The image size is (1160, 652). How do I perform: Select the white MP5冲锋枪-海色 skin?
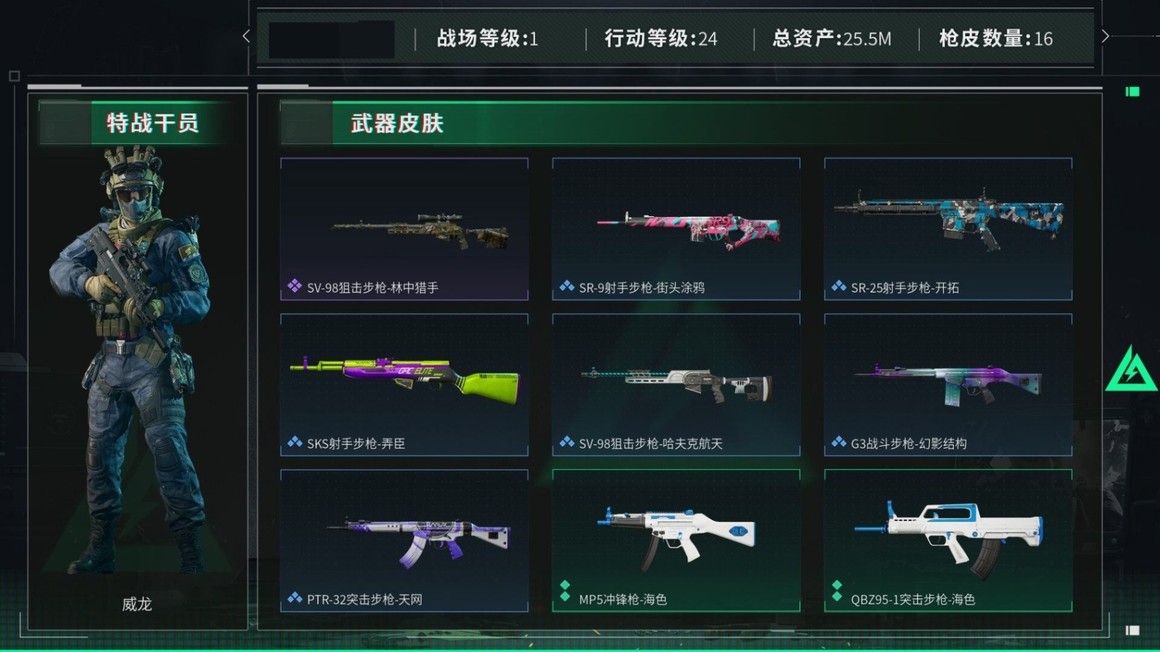tap(676, 541)
